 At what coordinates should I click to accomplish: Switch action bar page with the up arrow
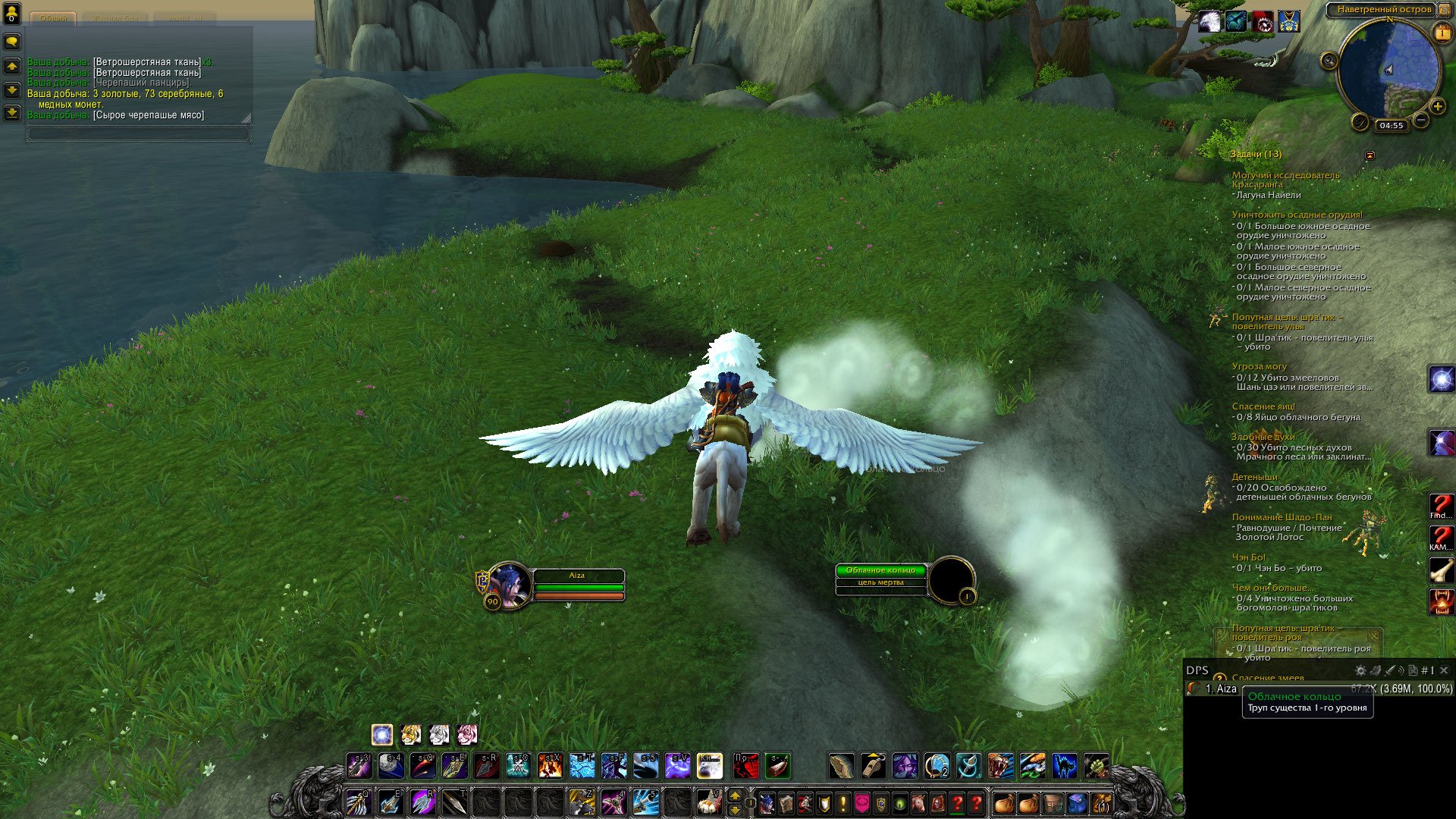coord(734,795)
